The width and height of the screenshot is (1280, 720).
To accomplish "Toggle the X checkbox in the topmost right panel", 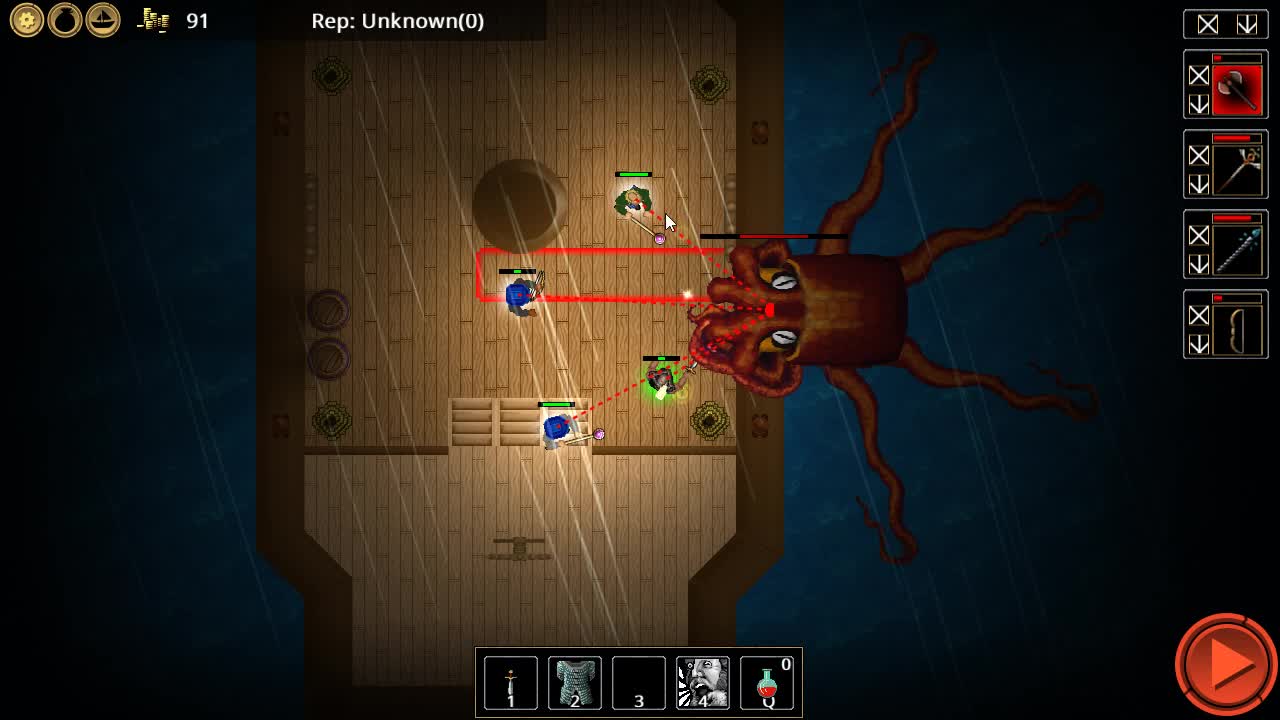I will [1210, 24].
